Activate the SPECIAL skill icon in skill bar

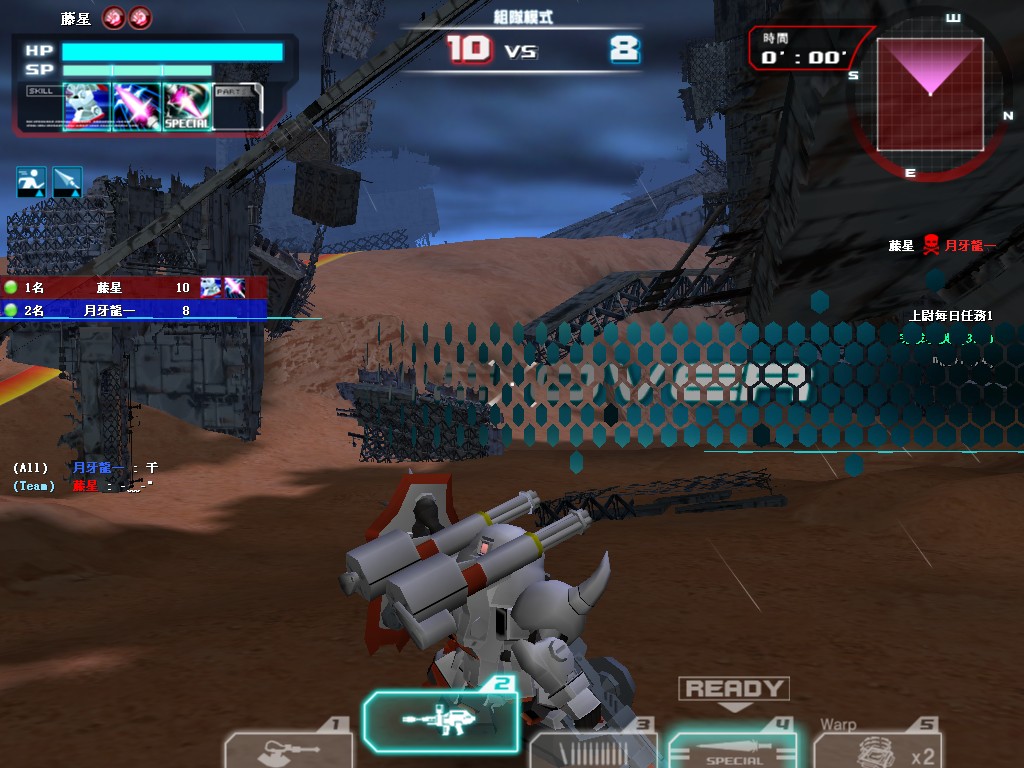click(x=187, y=106)
